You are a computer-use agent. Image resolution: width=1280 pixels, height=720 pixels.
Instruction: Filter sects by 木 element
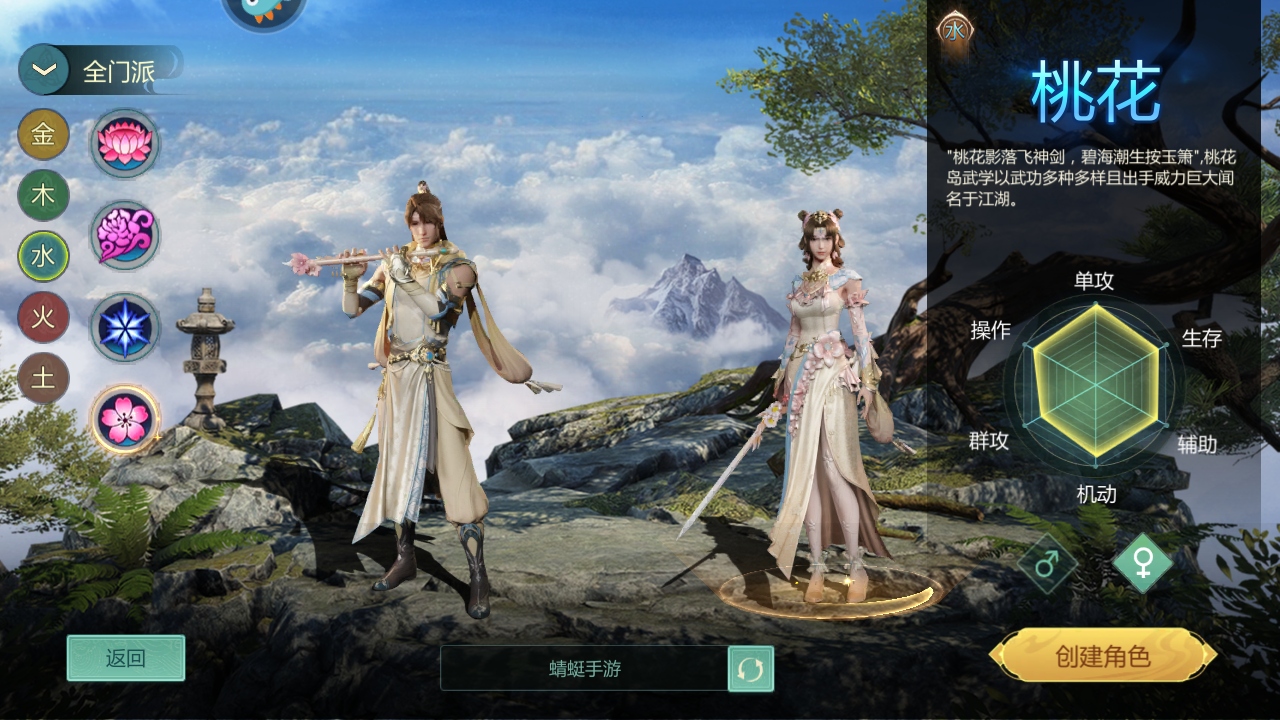[43, 195]
